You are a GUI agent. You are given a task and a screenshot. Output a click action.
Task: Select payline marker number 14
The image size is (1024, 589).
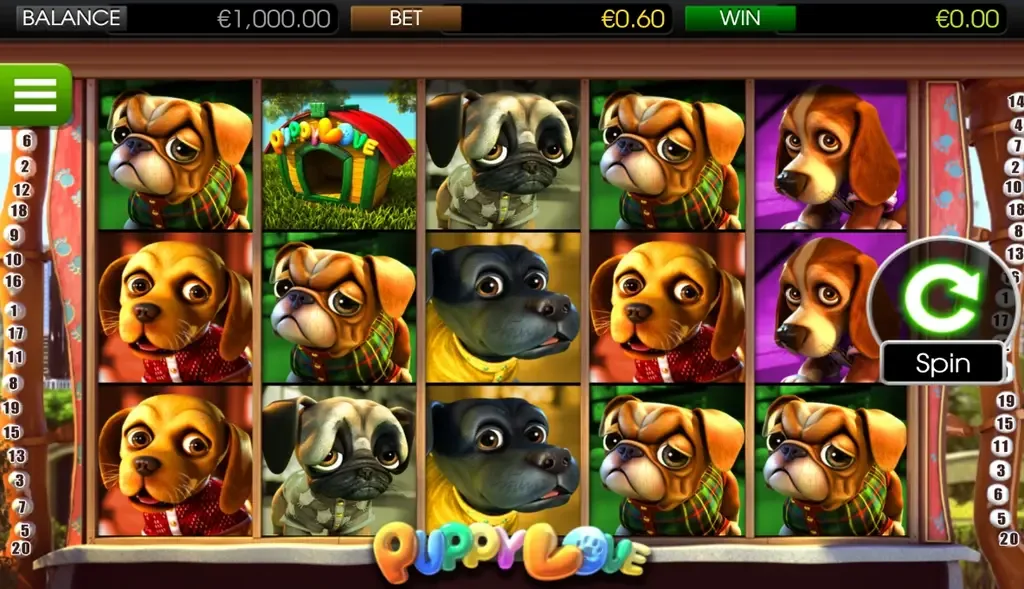tap(1015, 101)
